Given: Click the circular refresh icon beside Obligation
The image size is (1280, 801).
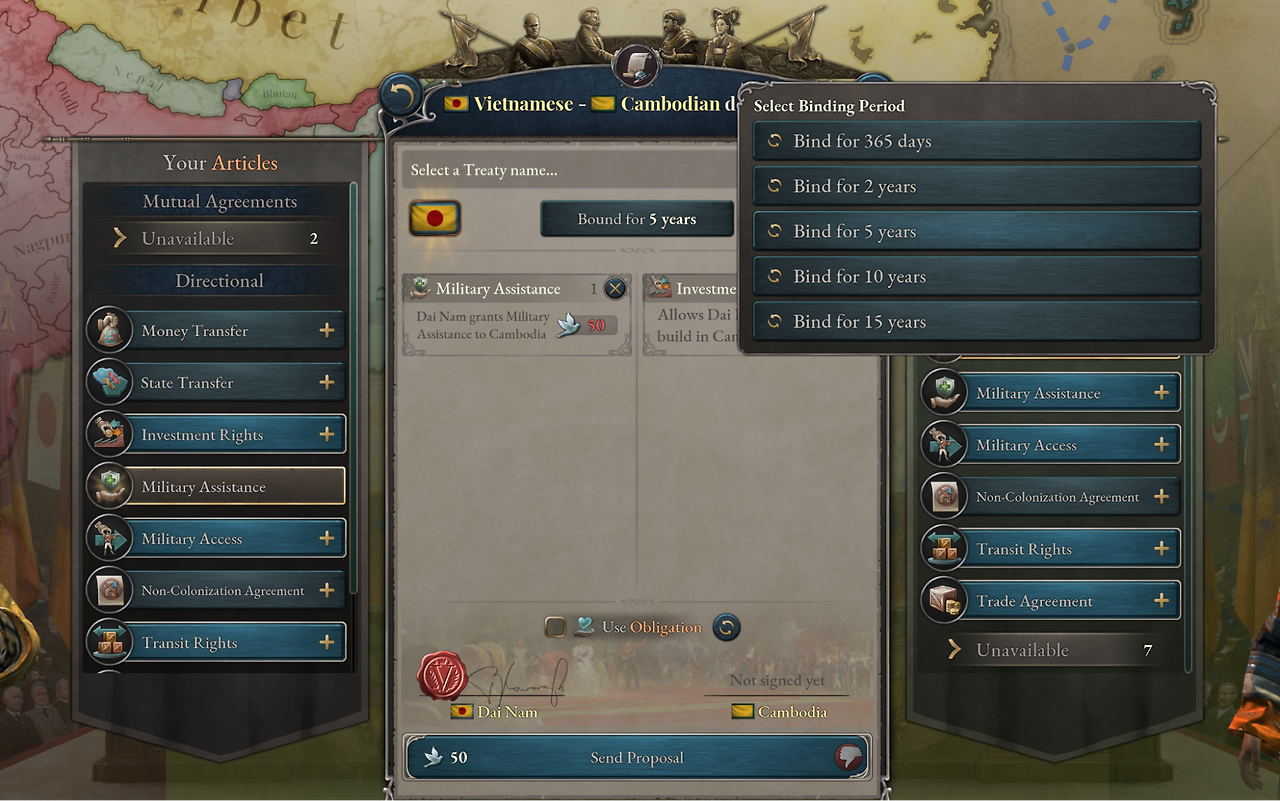Looking at the screenshot, I should pos(727,627).
